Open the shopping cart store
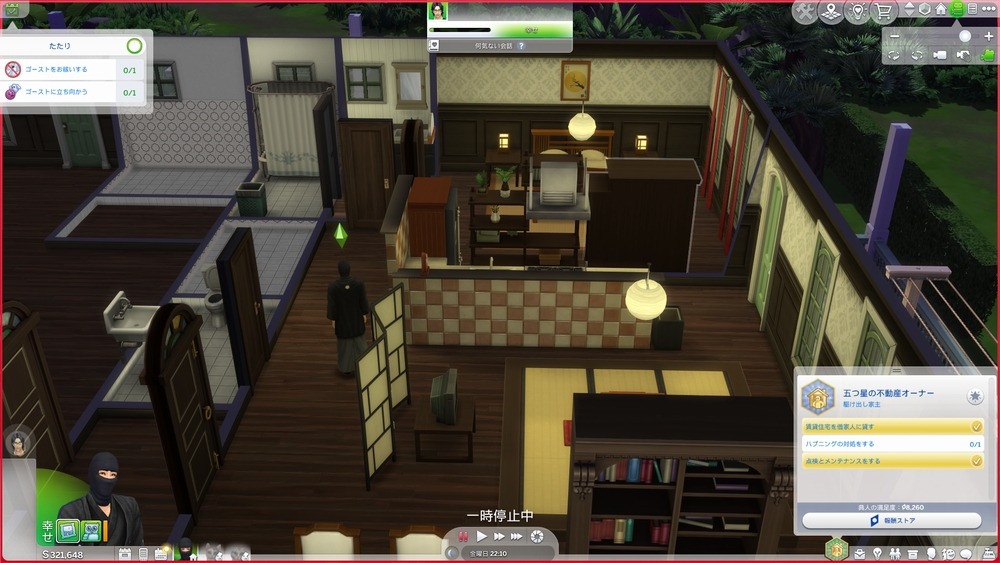The image size is (1000, 563). (883, 11)
